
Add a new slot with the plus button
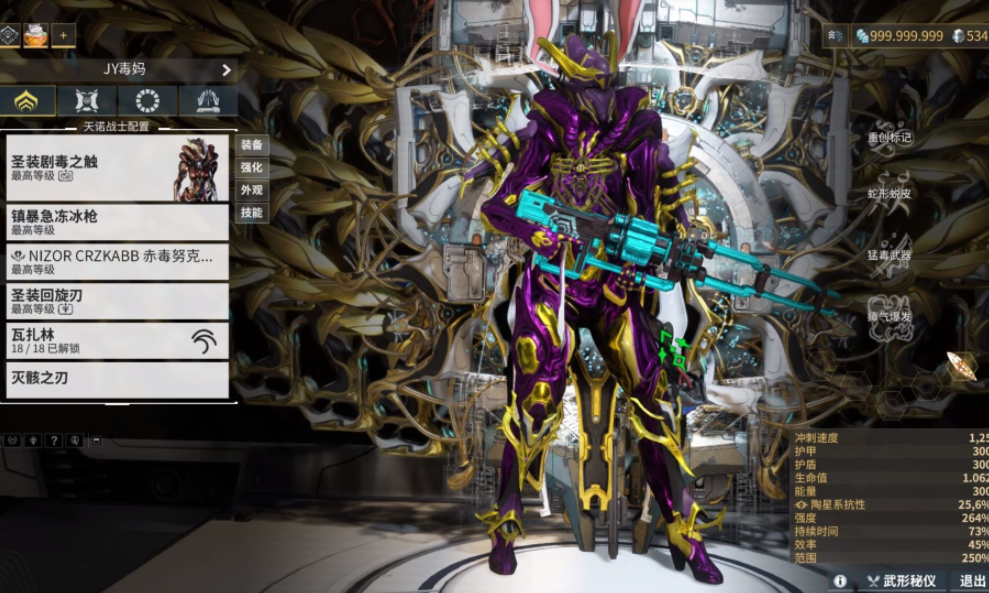[x=64, y=35]
